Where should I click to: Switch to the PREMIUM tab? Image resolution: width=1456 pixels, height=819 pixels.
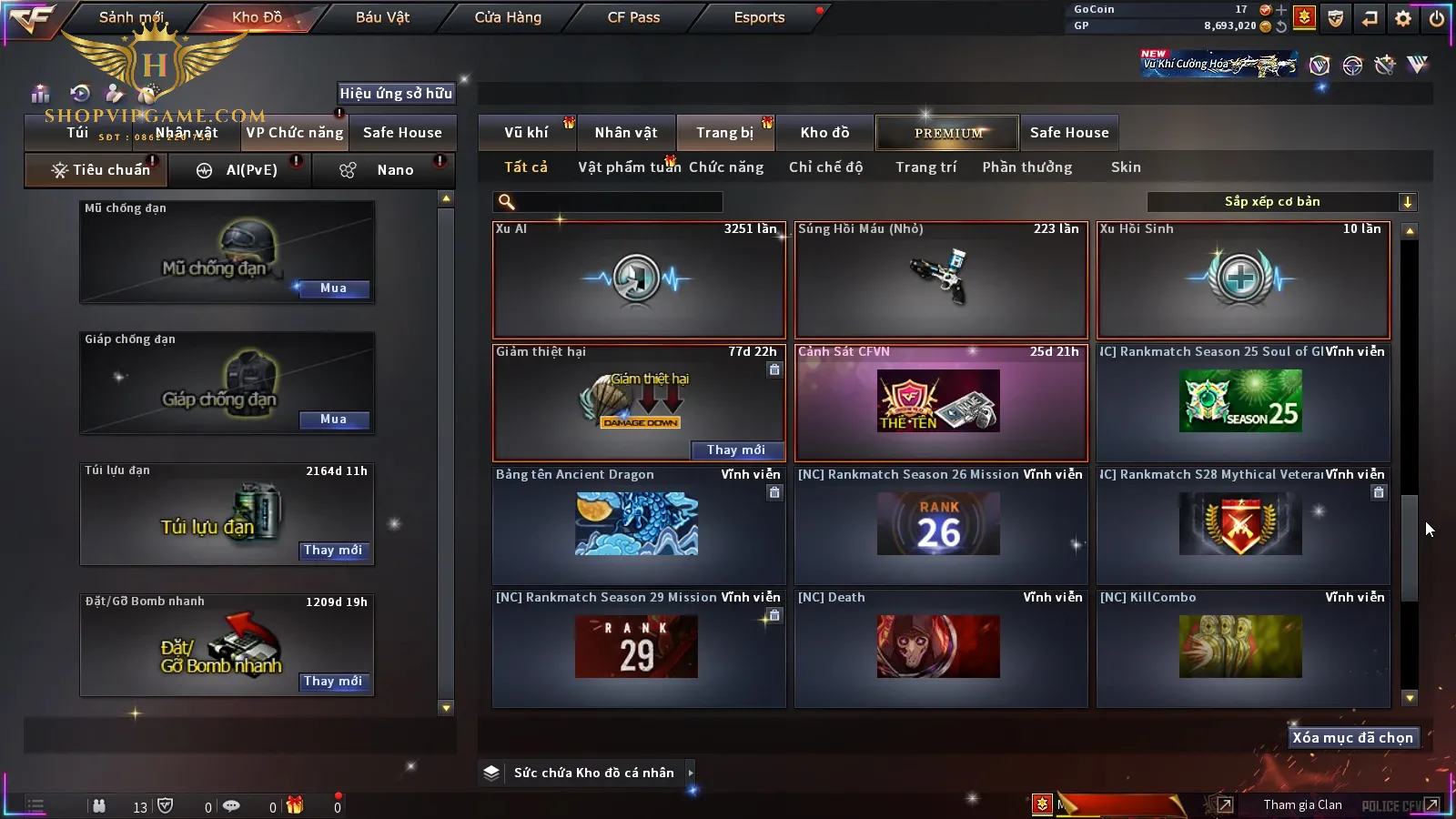click(x=948, y=133)
